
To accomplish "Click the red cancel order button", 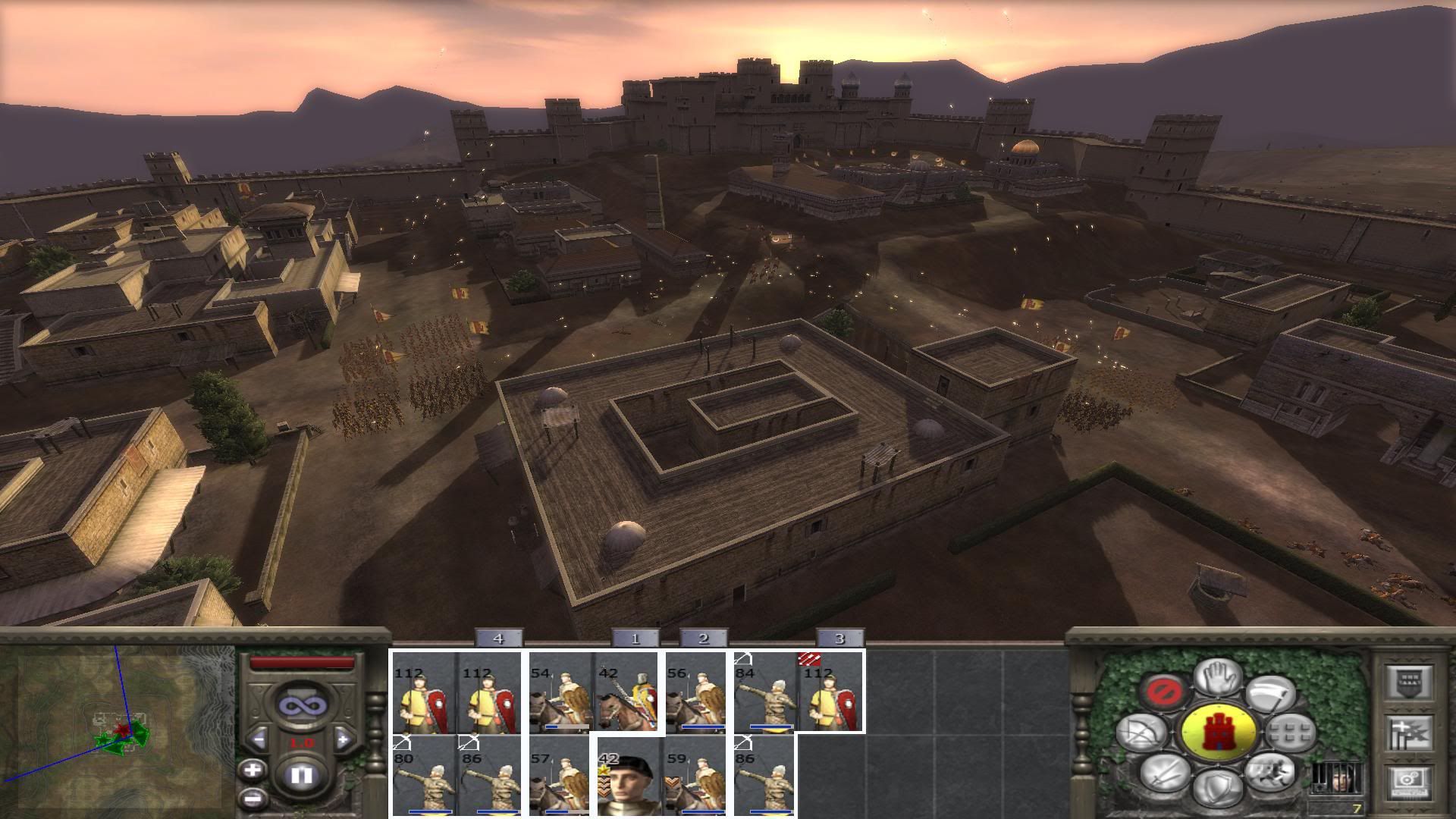I will pyautogui.click(x=1161, y=692).
